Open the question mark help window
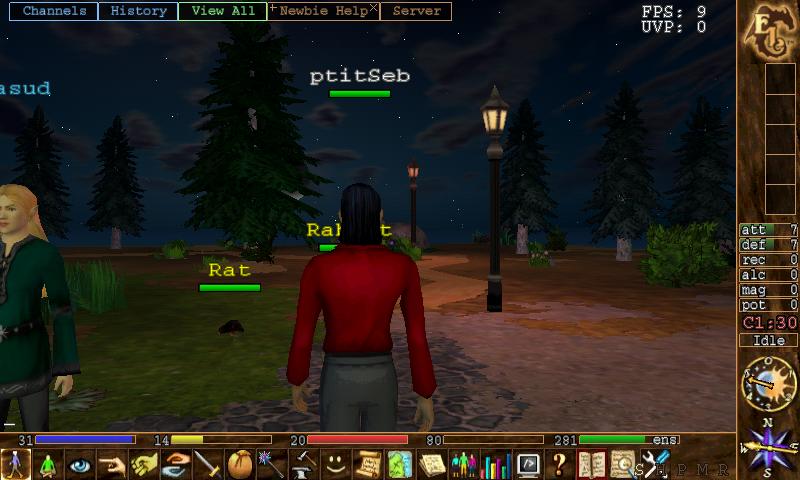This screenshot has width=800, height=480. [x=560, y=465]
